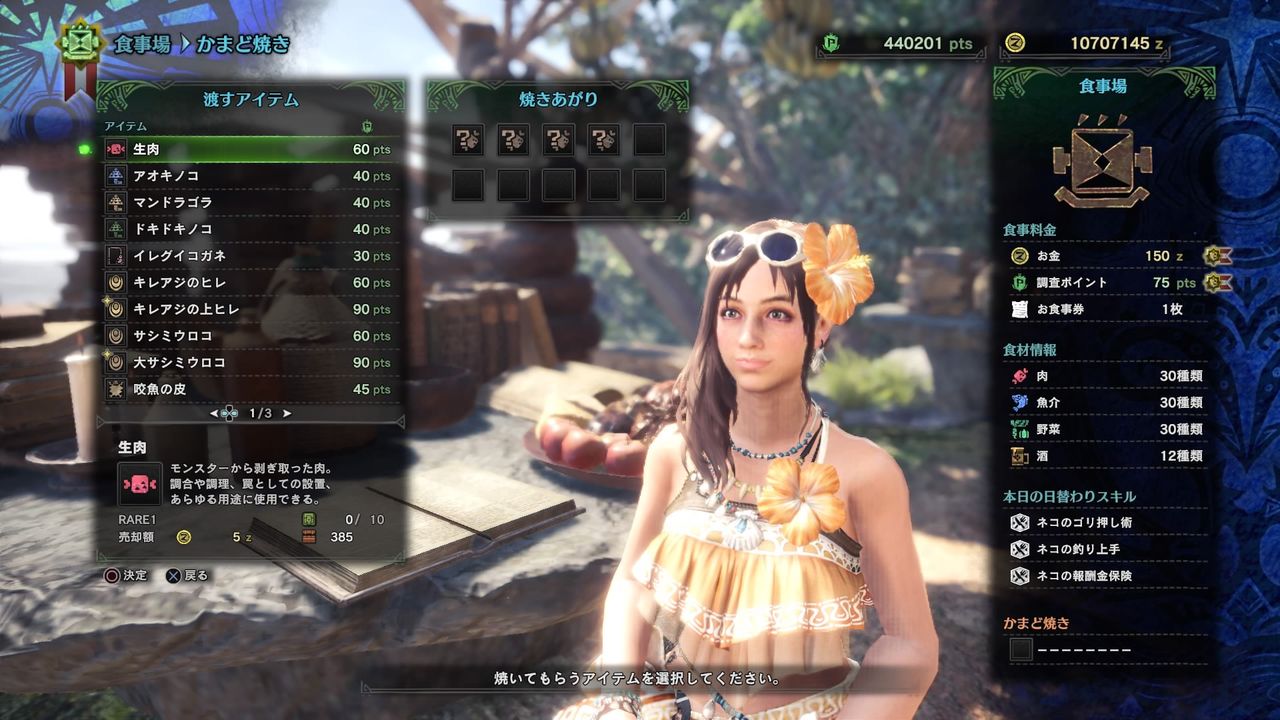The width and height of the screenshot is (1280, 720).
Task: Go to previous item page arrow
Action: (x=214, y=413)
